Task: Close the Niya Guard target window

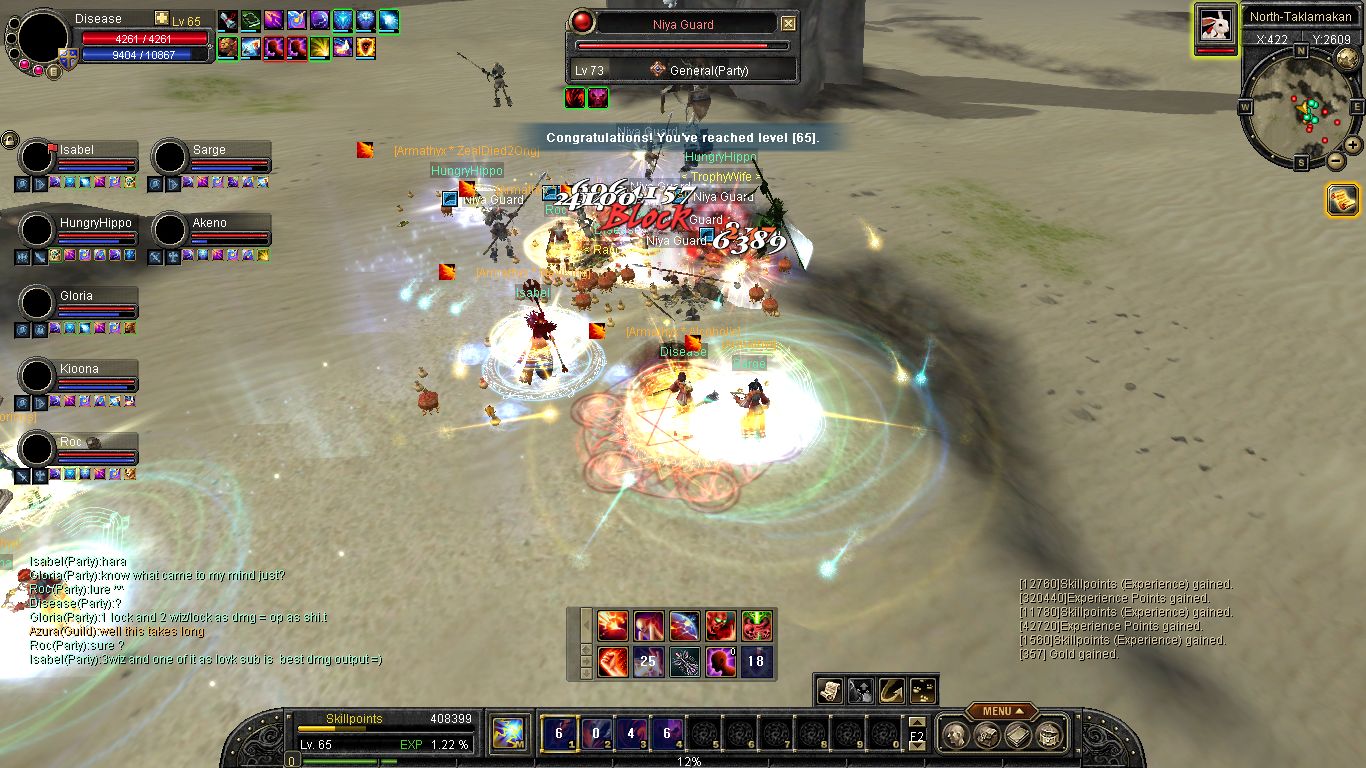Action: (x=788, y=23)
